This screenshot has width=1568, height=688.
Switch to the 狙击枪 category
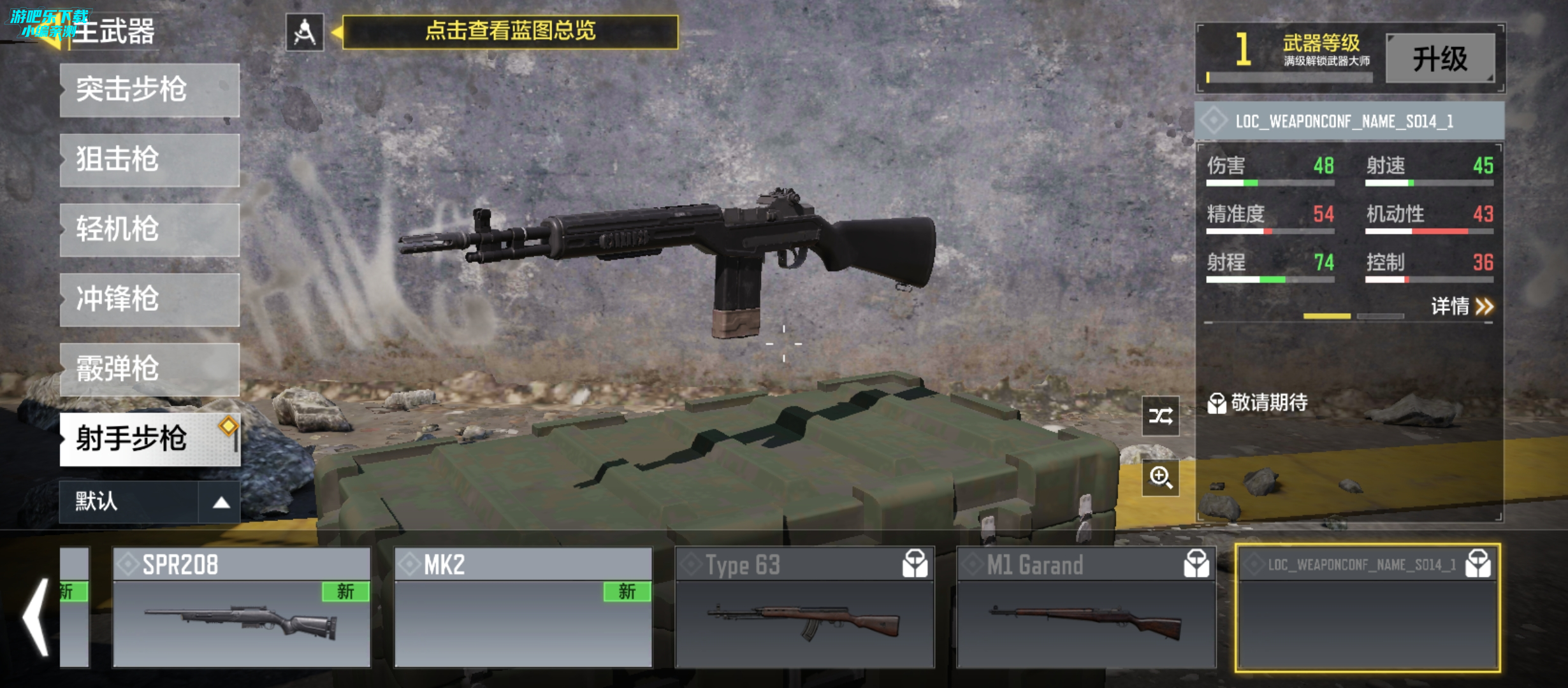click(150, 160)
